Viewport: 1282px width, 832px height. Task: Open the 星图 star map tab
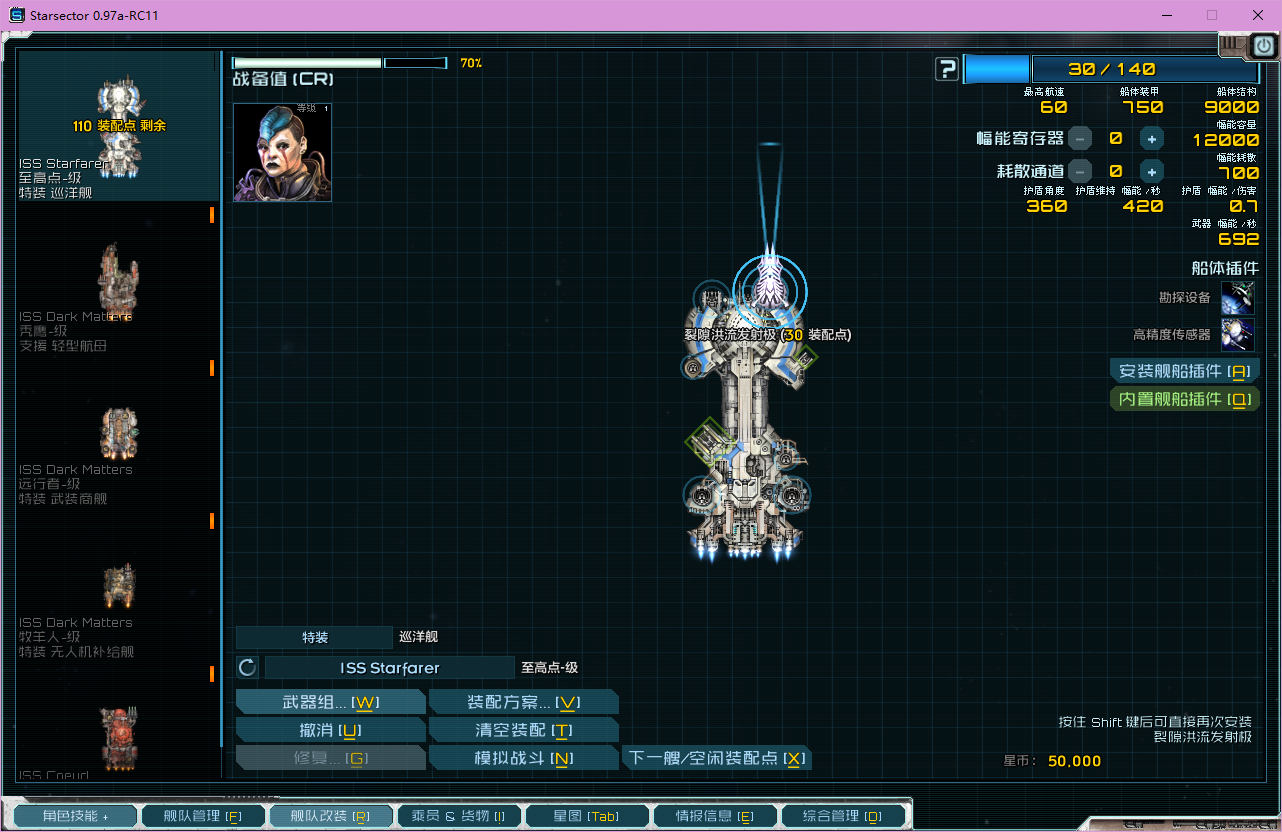tap(586, 816)
